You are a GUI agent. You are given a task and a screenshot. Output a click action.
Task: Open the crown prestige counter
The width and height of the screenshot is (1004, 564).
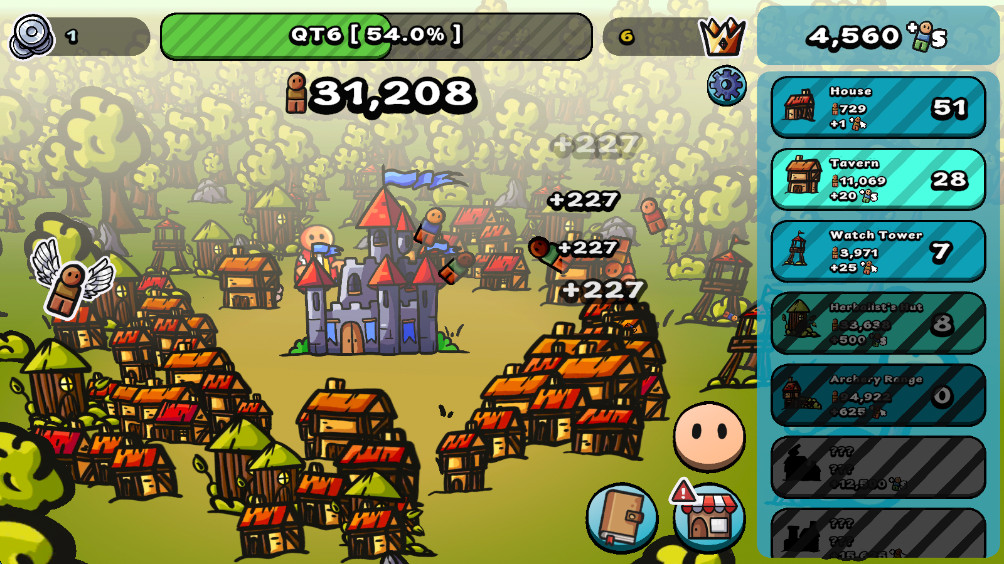721,37
